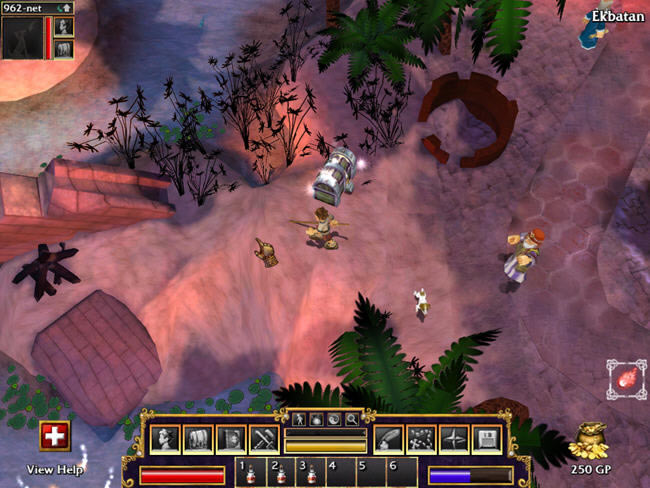Screen dimensions: 650x488
Task: Select the crossed tools skills icon
Action: coord(263,439)
